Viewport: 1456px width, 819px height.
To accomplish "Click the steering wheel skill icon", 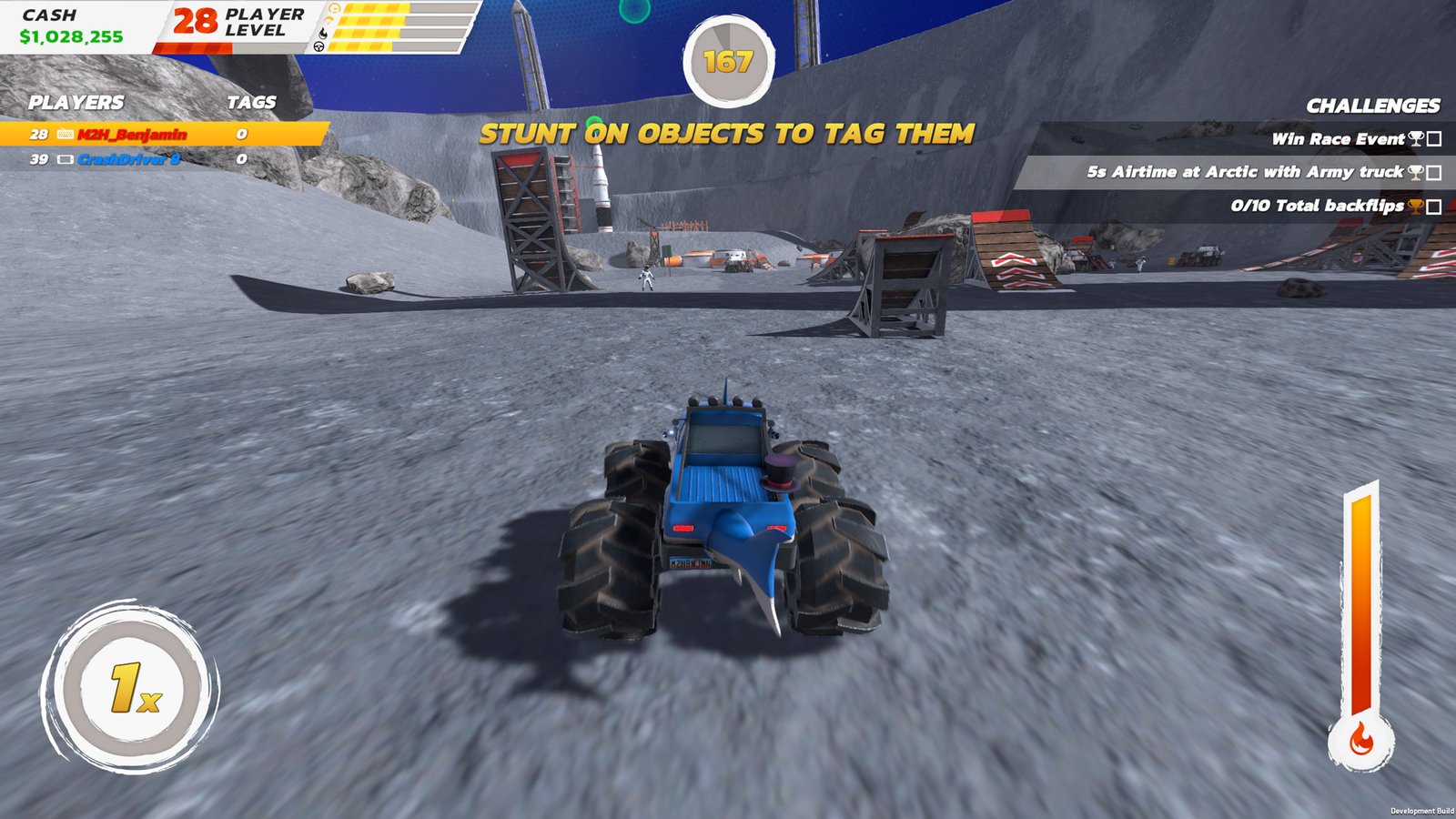I will (x=318, y=46).
